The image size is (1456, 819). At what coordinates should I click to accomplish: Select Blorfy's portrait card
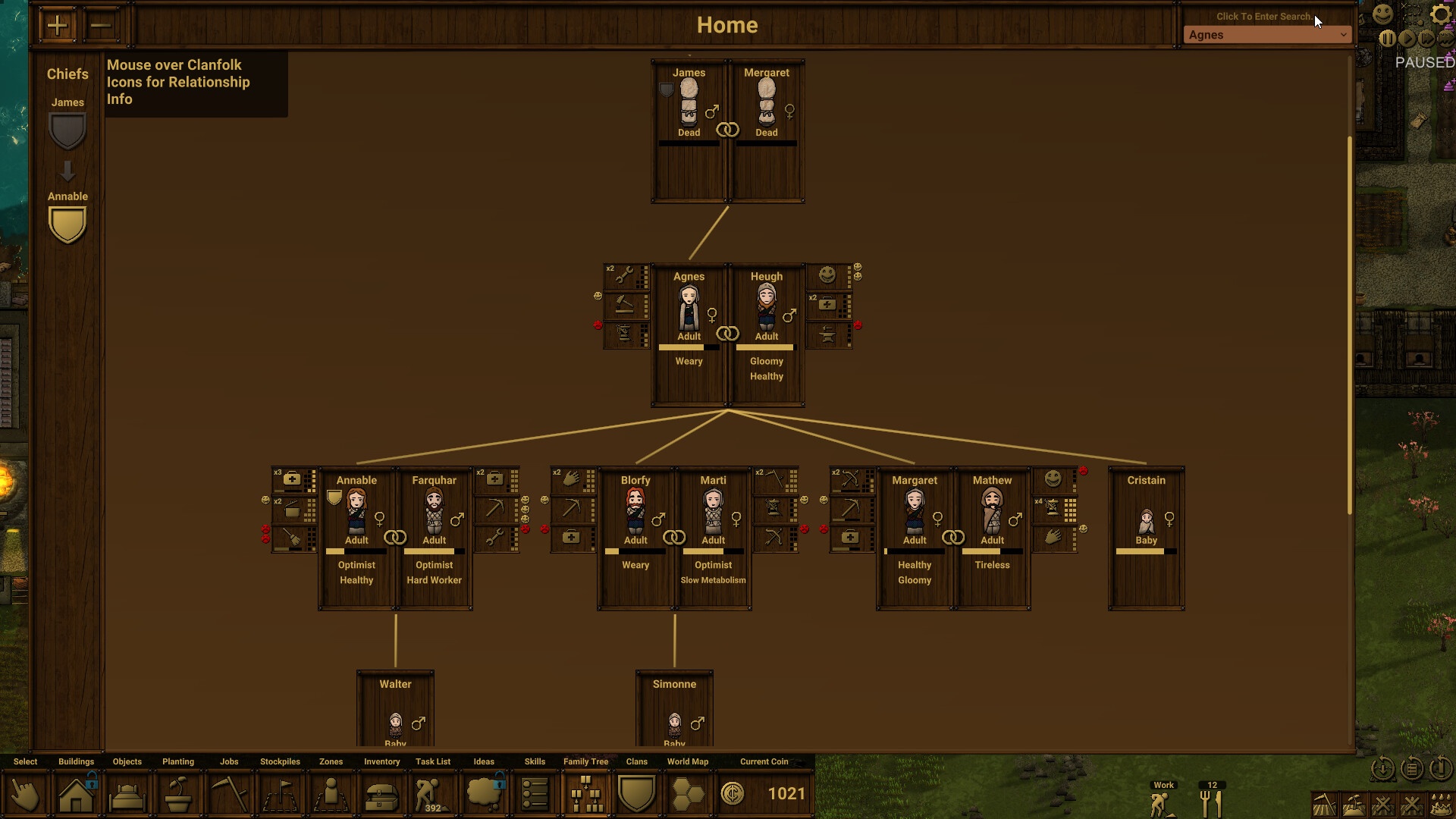[635, 537]
